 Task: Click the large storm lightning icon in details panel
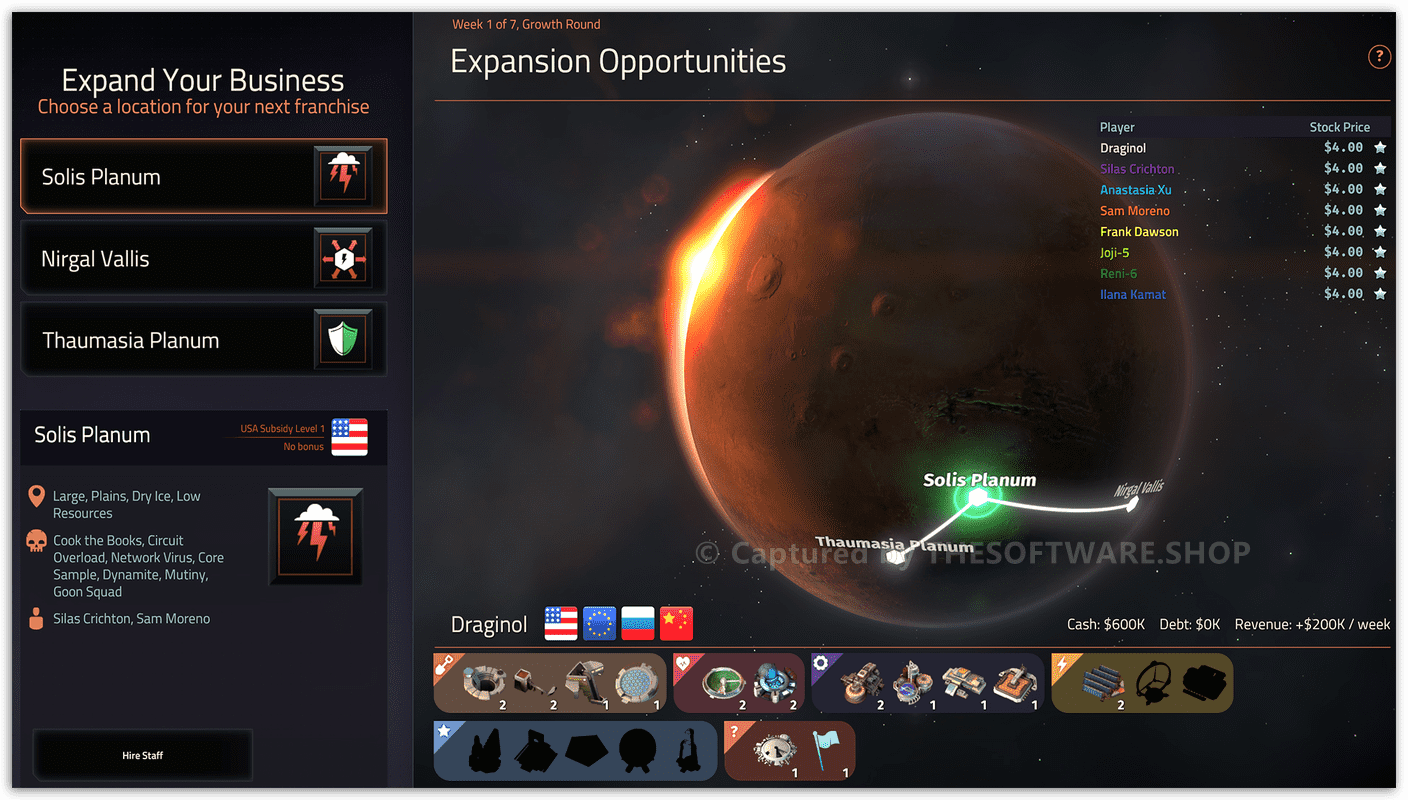click(315, 537)
